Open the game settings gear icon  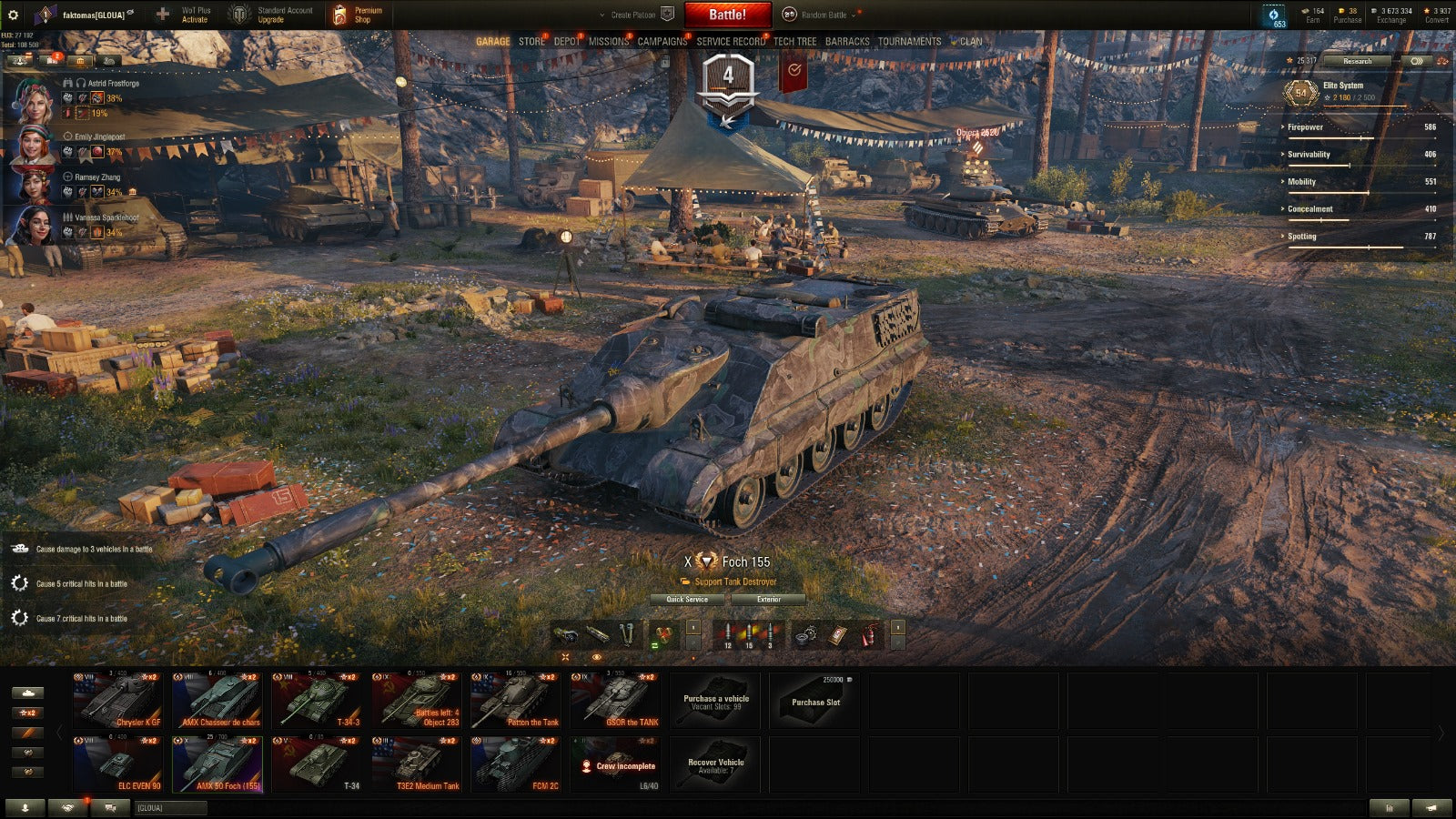tap(13, 15)
